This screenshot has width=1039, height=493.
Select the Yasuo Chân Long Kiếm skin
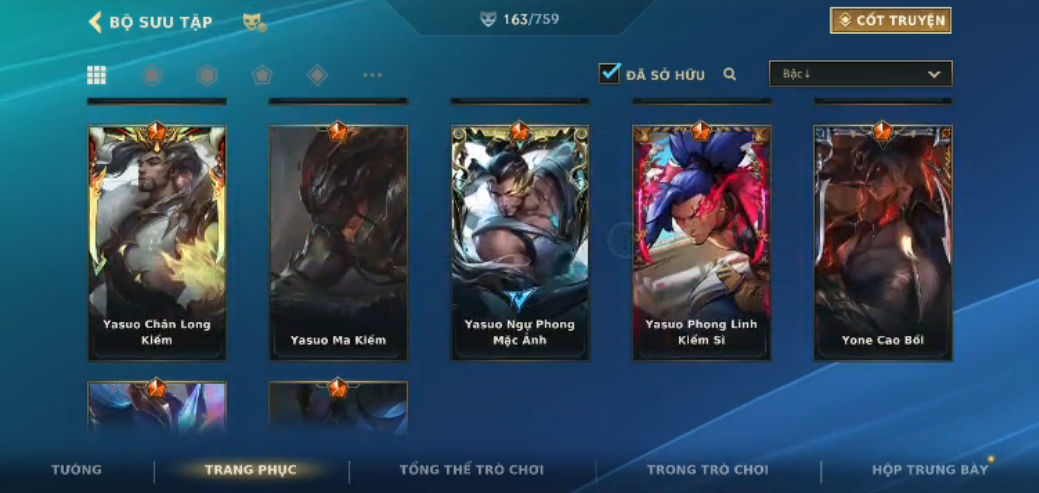[157, 242]
